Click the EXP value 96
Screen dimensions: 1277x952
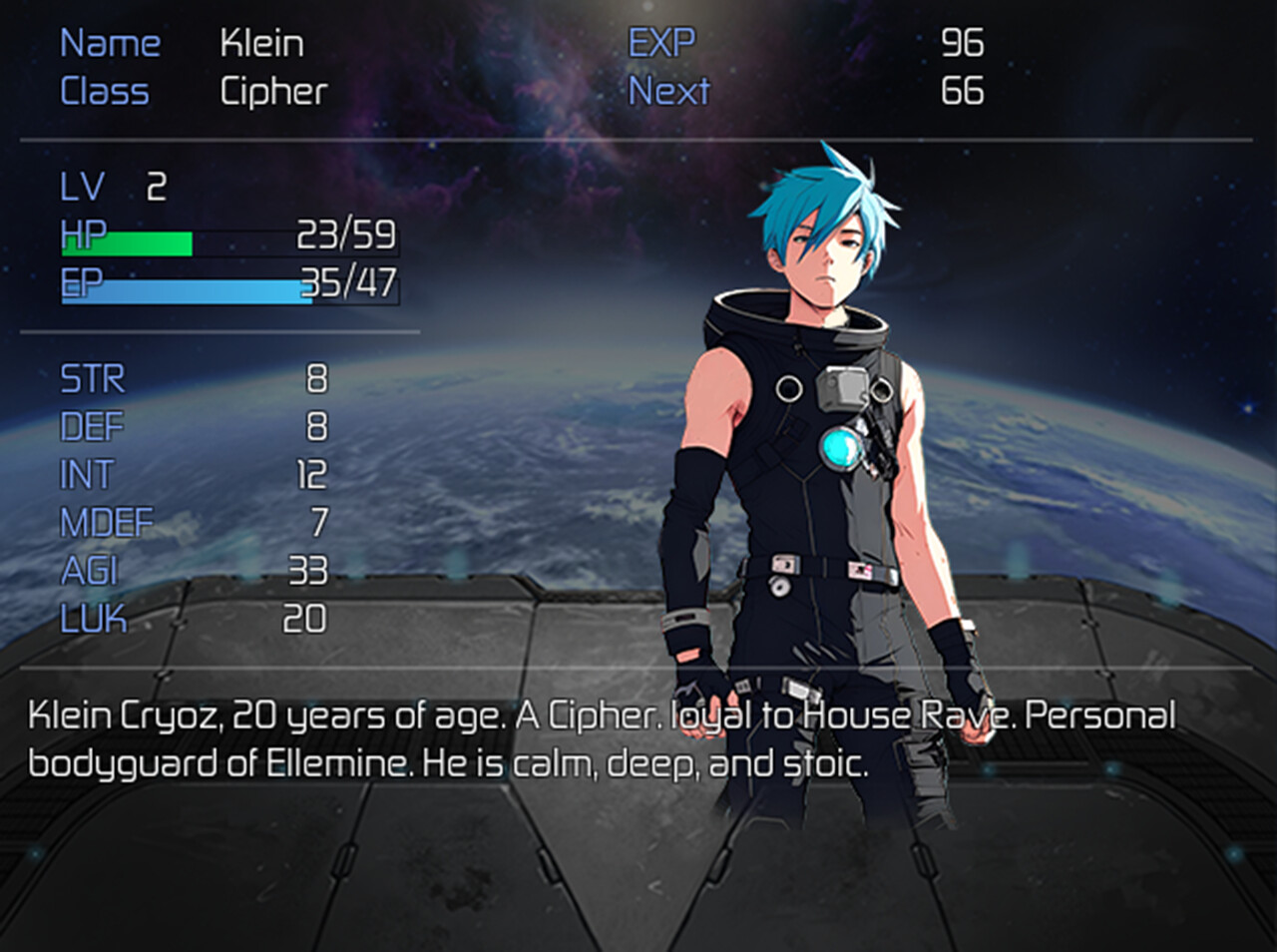click(963, 43)
